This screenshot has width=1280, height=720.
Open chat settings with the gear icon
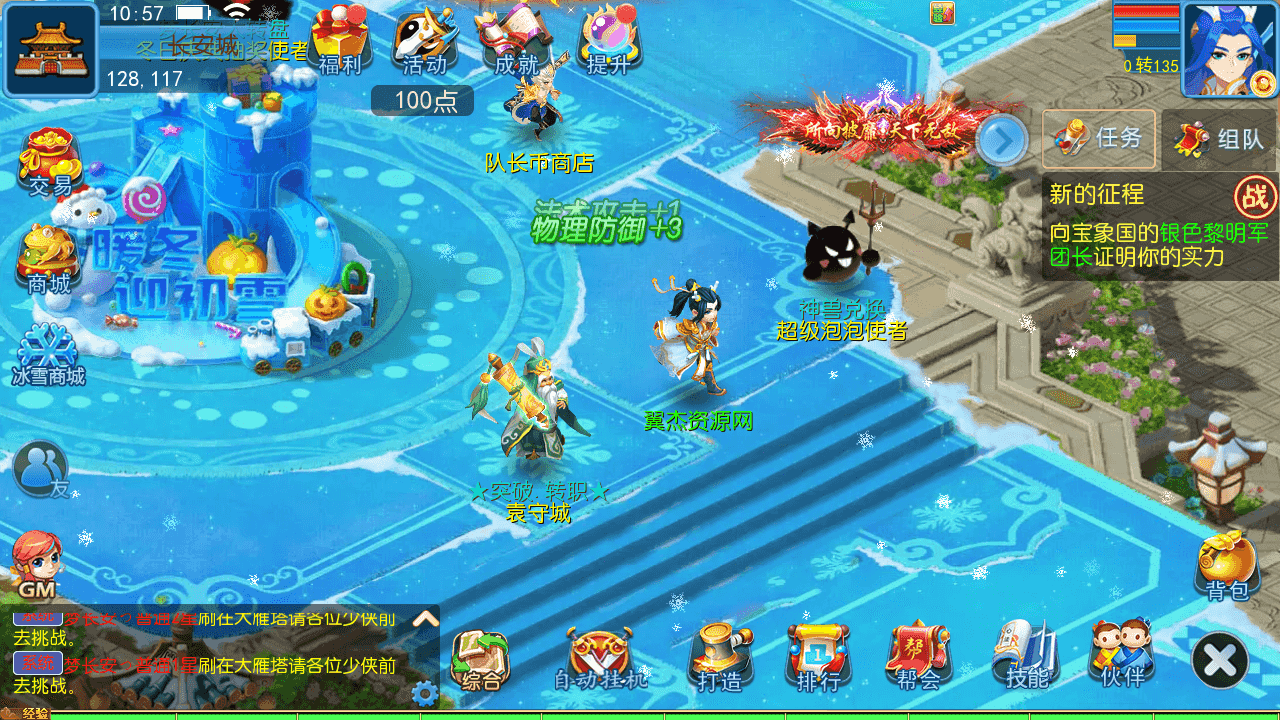point(424,692)
